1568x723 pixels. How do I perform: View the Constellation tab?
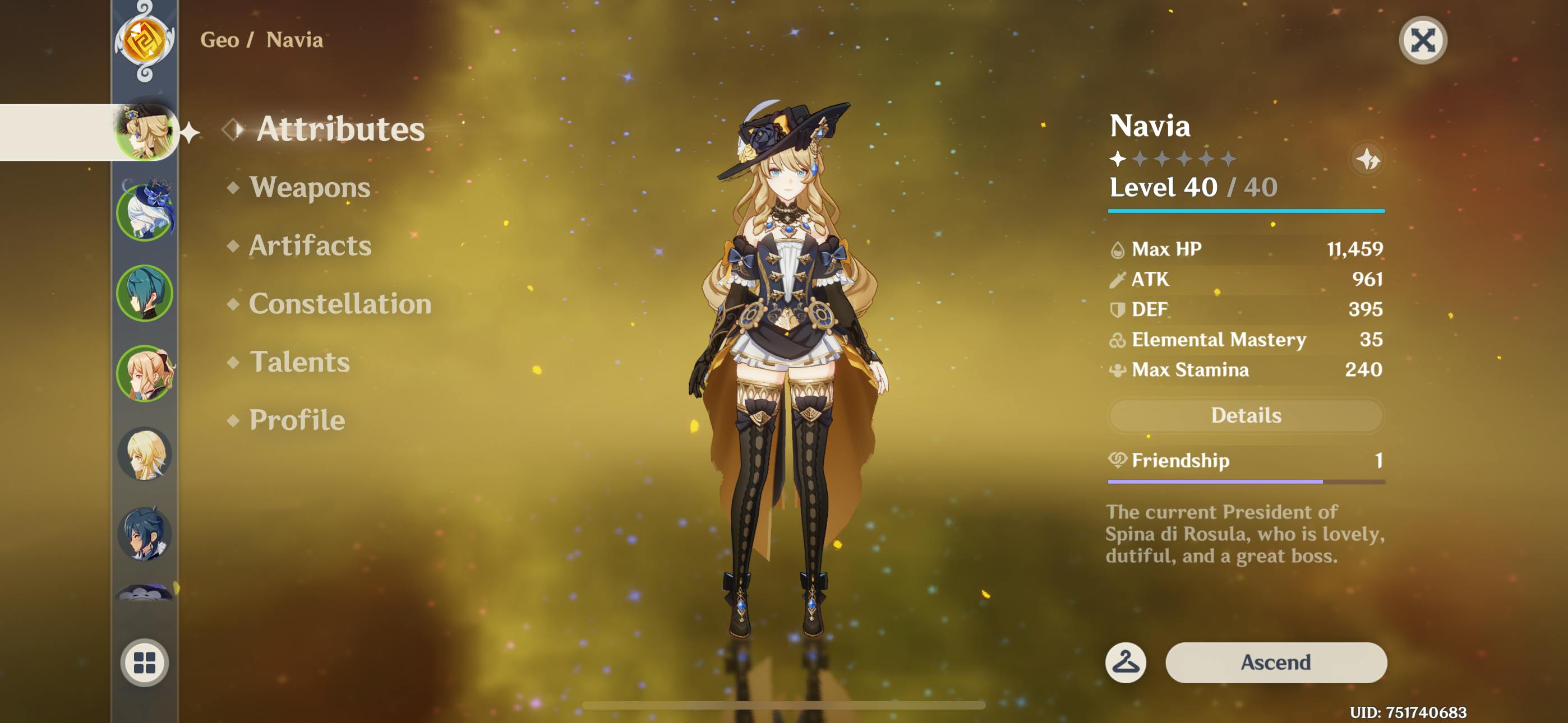(x=340, y=304)
